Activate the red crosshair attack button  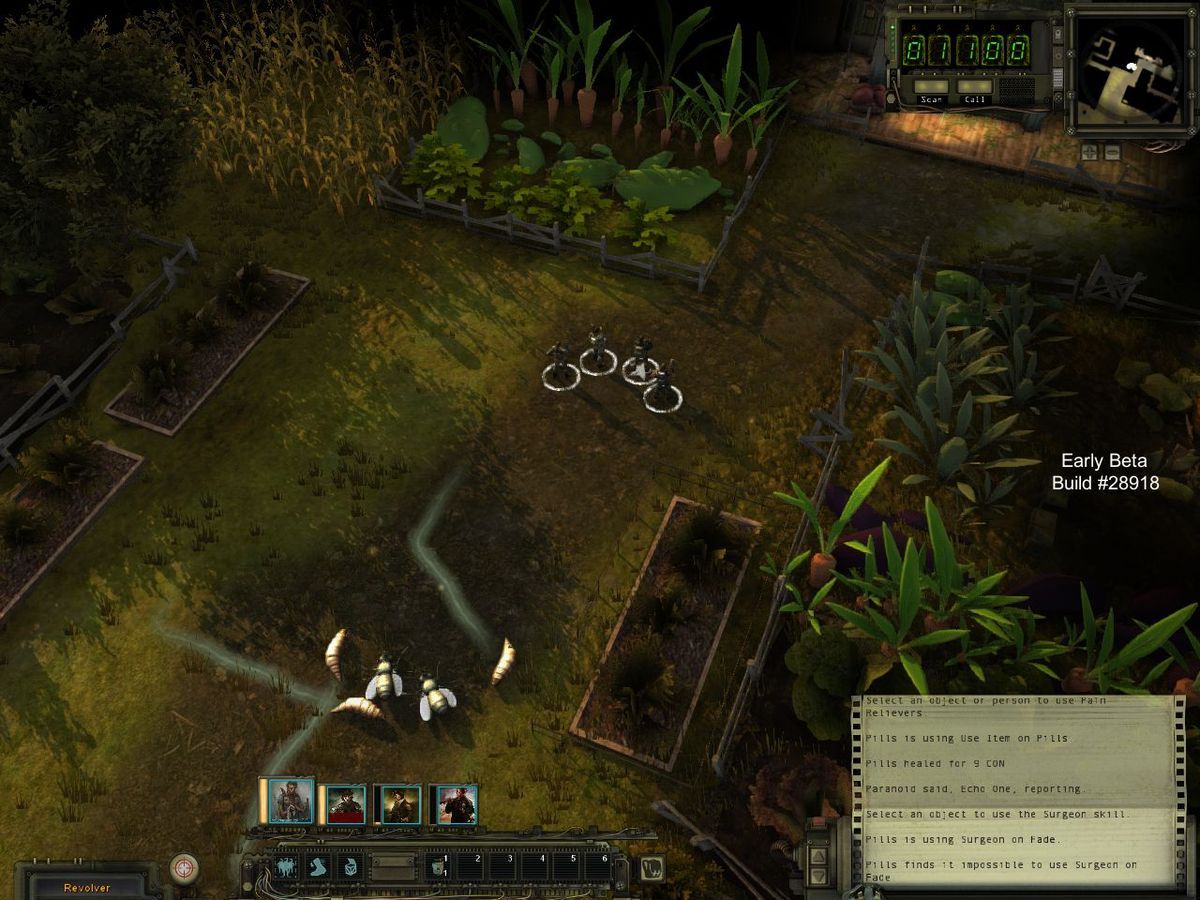point(184,868)
